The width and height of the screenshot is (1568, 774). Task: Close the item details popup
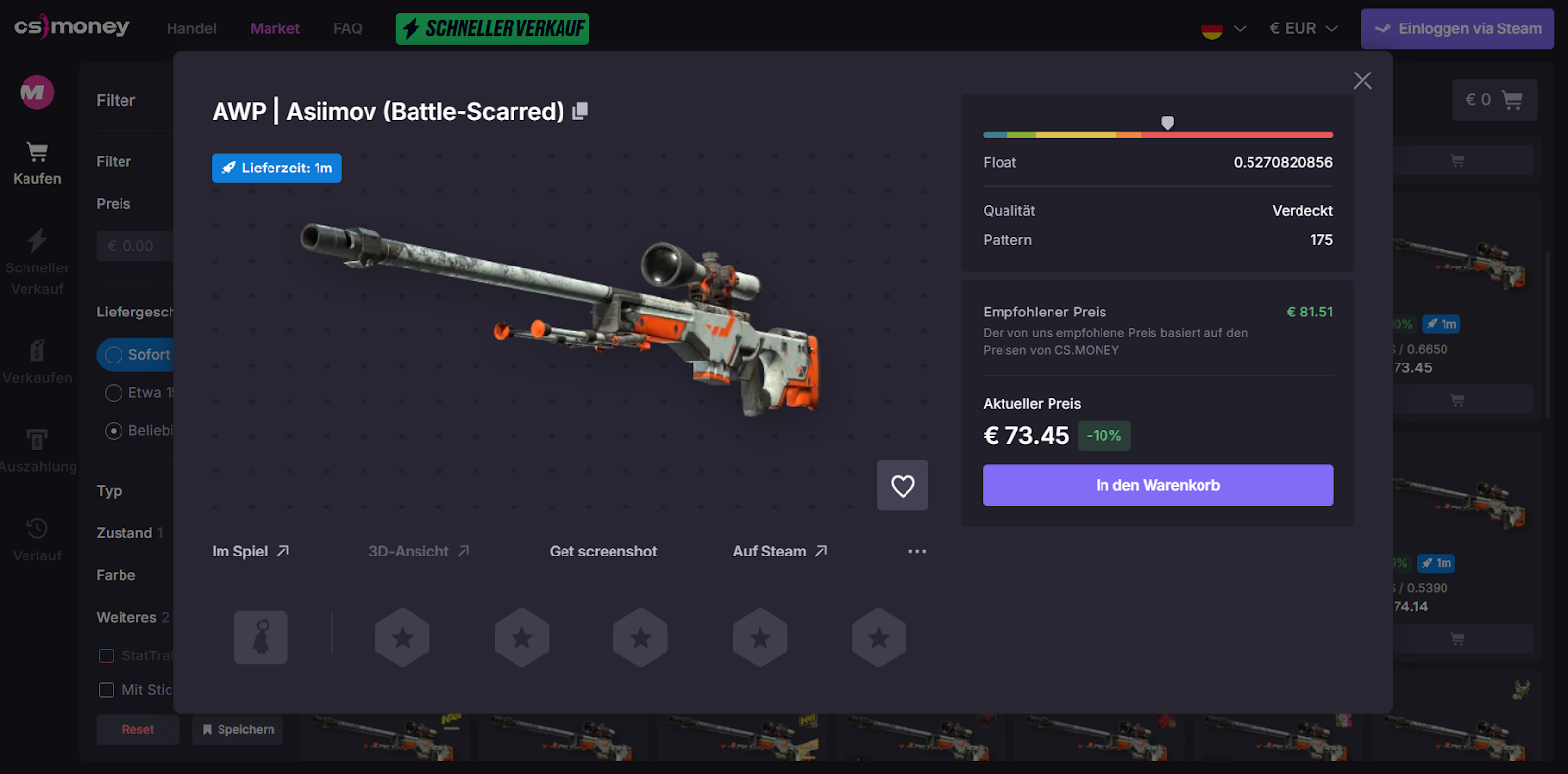click(1362, 81)
